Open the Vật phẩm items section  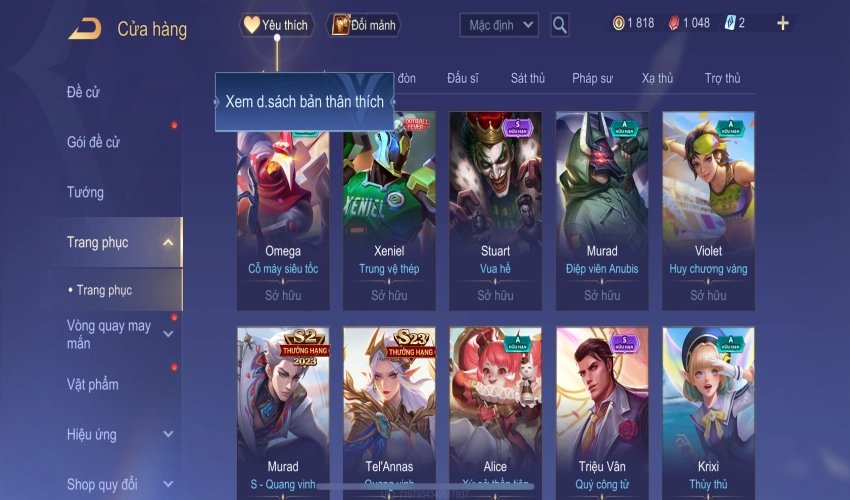(x=93, y=385)
